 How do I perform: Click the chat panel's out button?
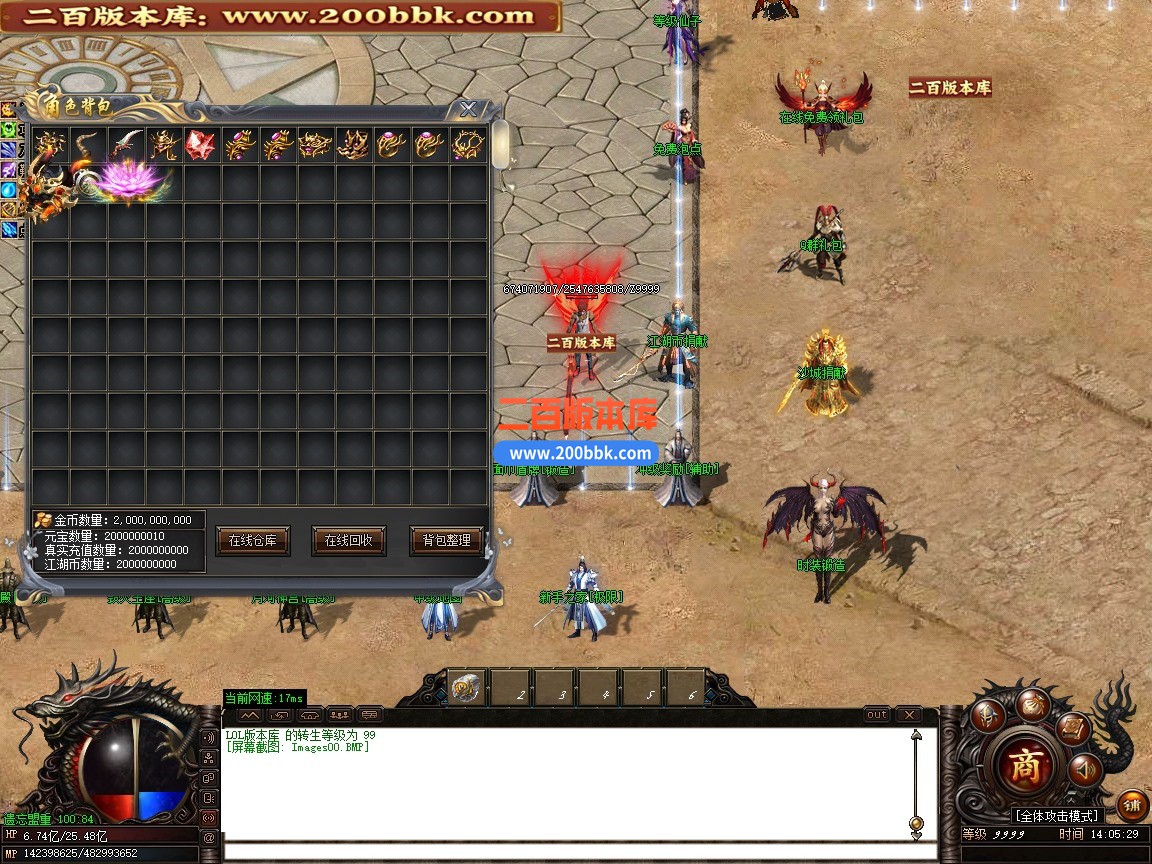pos(877,715)
